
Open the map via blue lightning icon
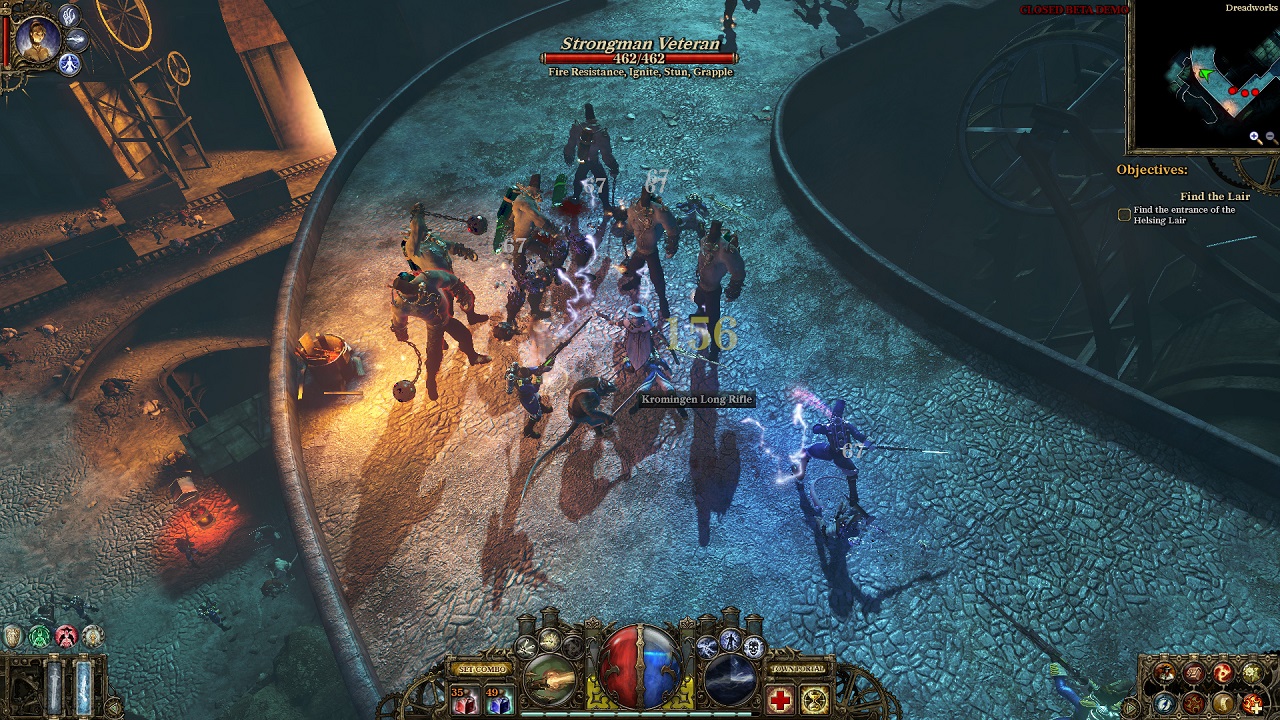(x=1164, y=703)
